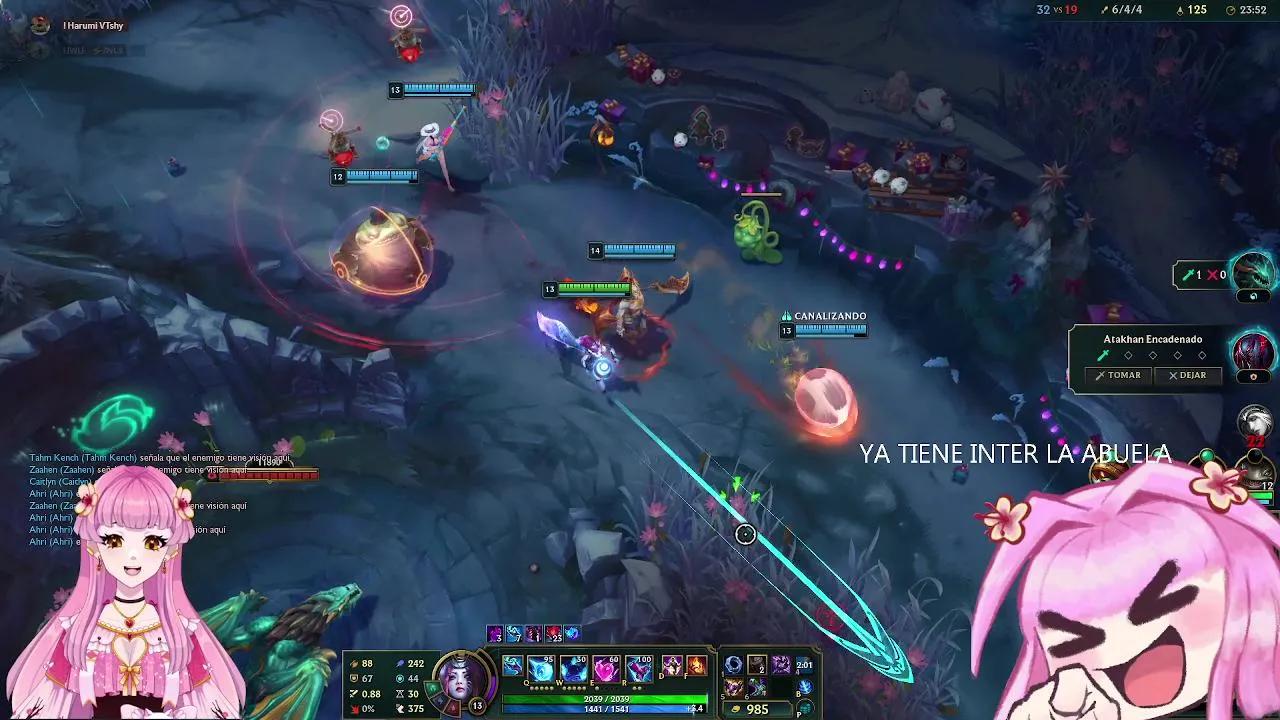Cast Morgana's Q ability

541,668
